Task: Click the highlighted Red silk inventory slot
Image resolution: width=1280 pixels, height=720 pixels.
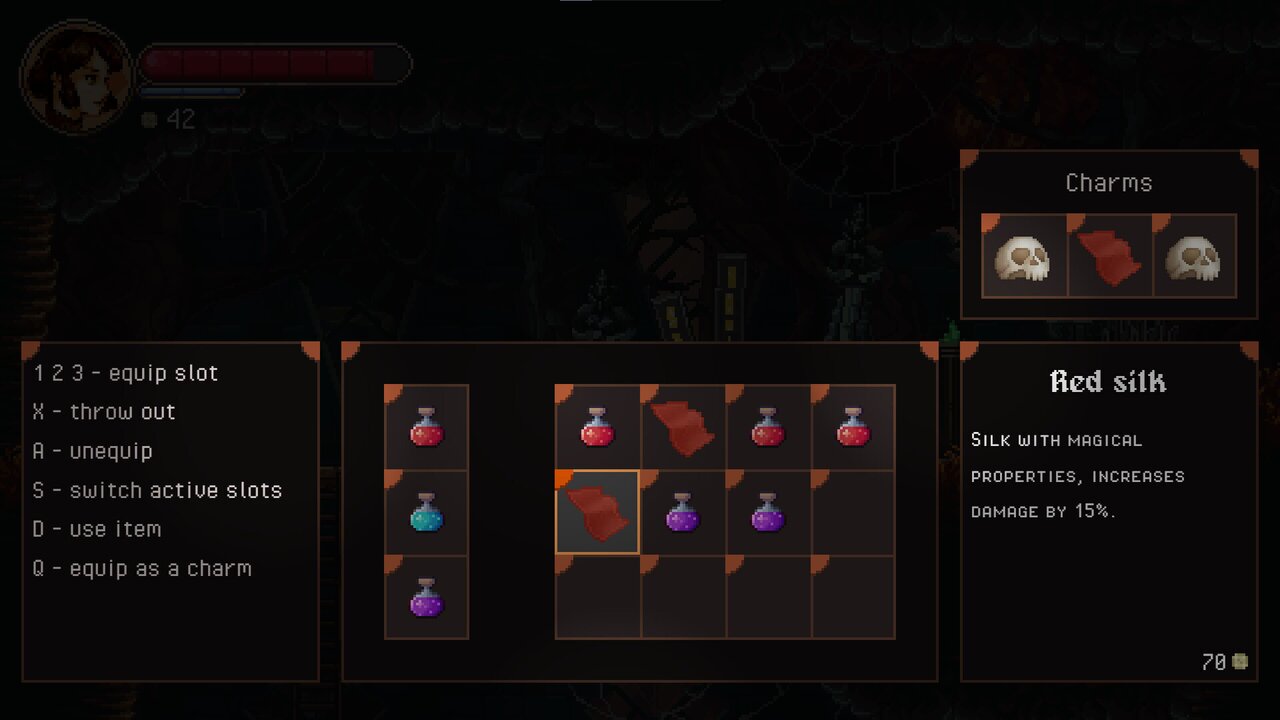Action: point(597,512)
